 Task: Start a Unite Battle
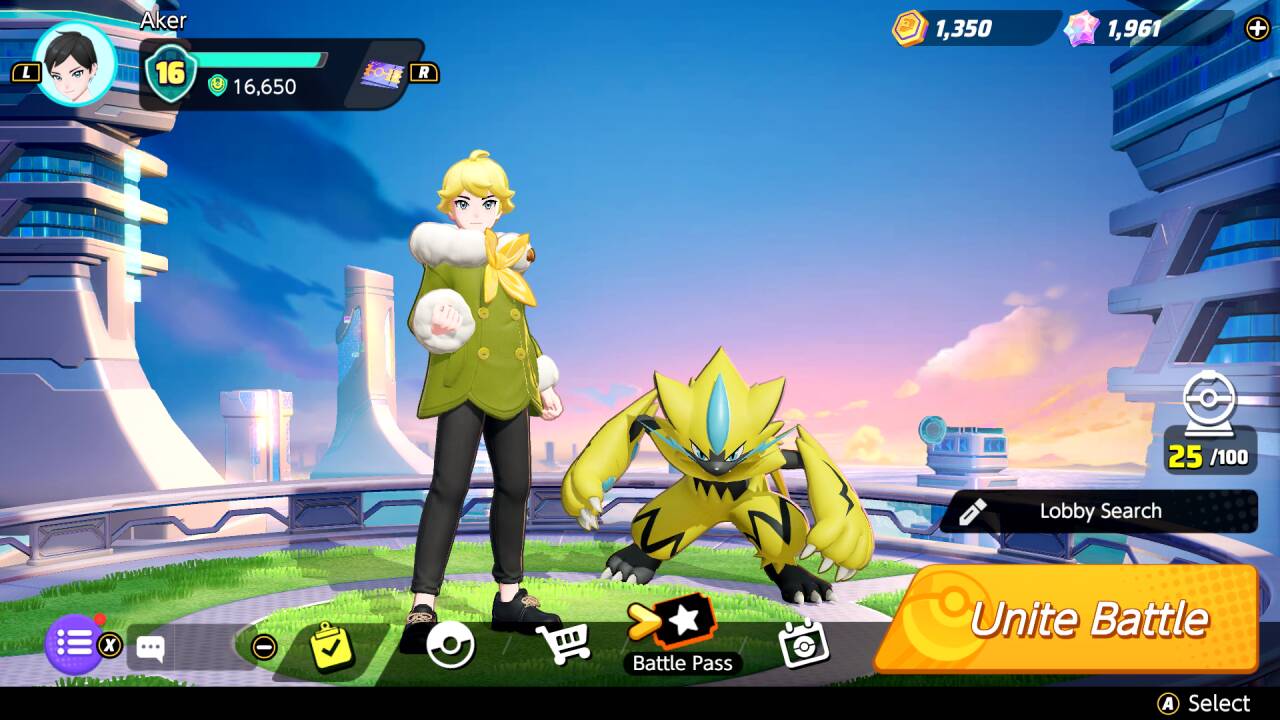click(x=1067, y=619)
